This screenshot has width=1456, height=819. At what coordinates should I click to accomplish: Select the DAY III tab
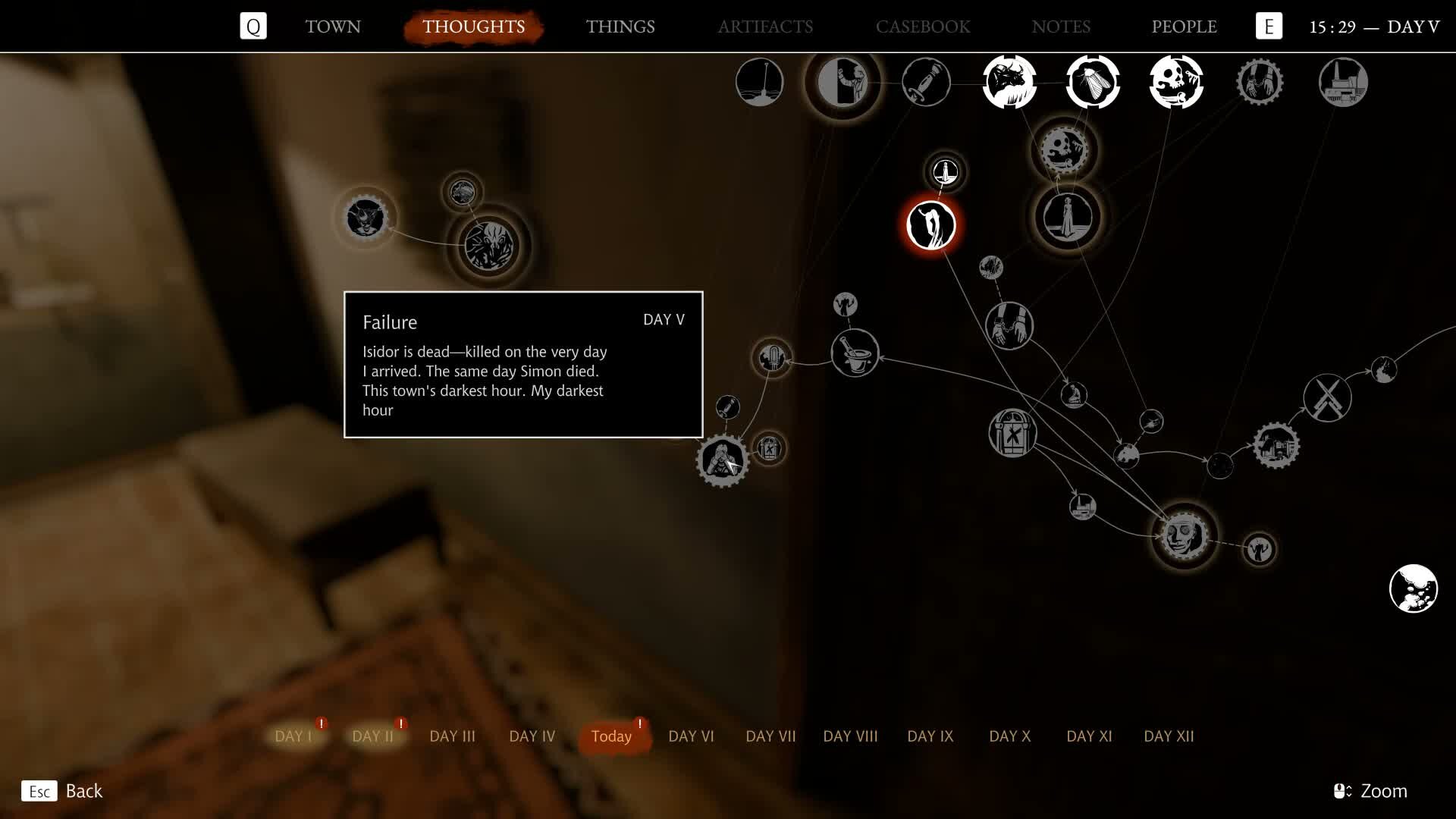(453, 736)
